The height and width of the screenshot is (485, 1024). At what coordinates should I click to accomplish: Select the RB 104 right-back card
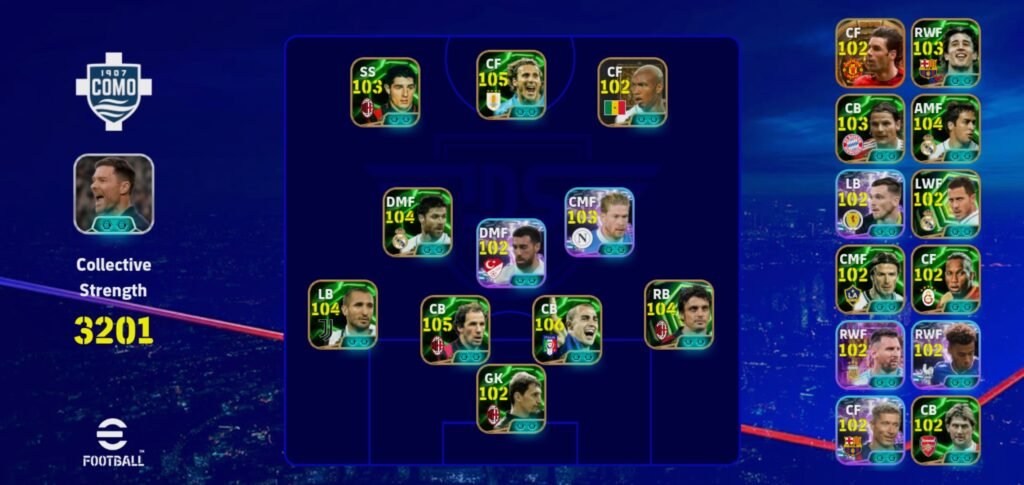679,314
